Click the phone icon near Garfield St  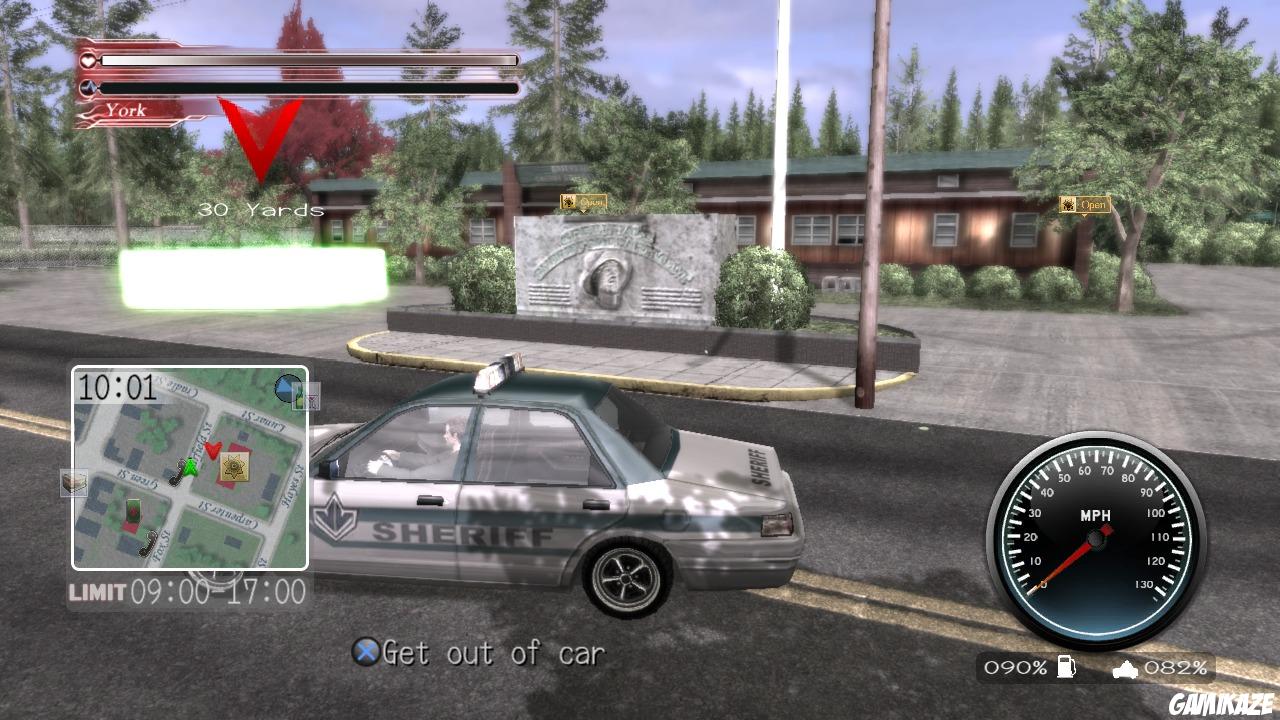[177, 473]
